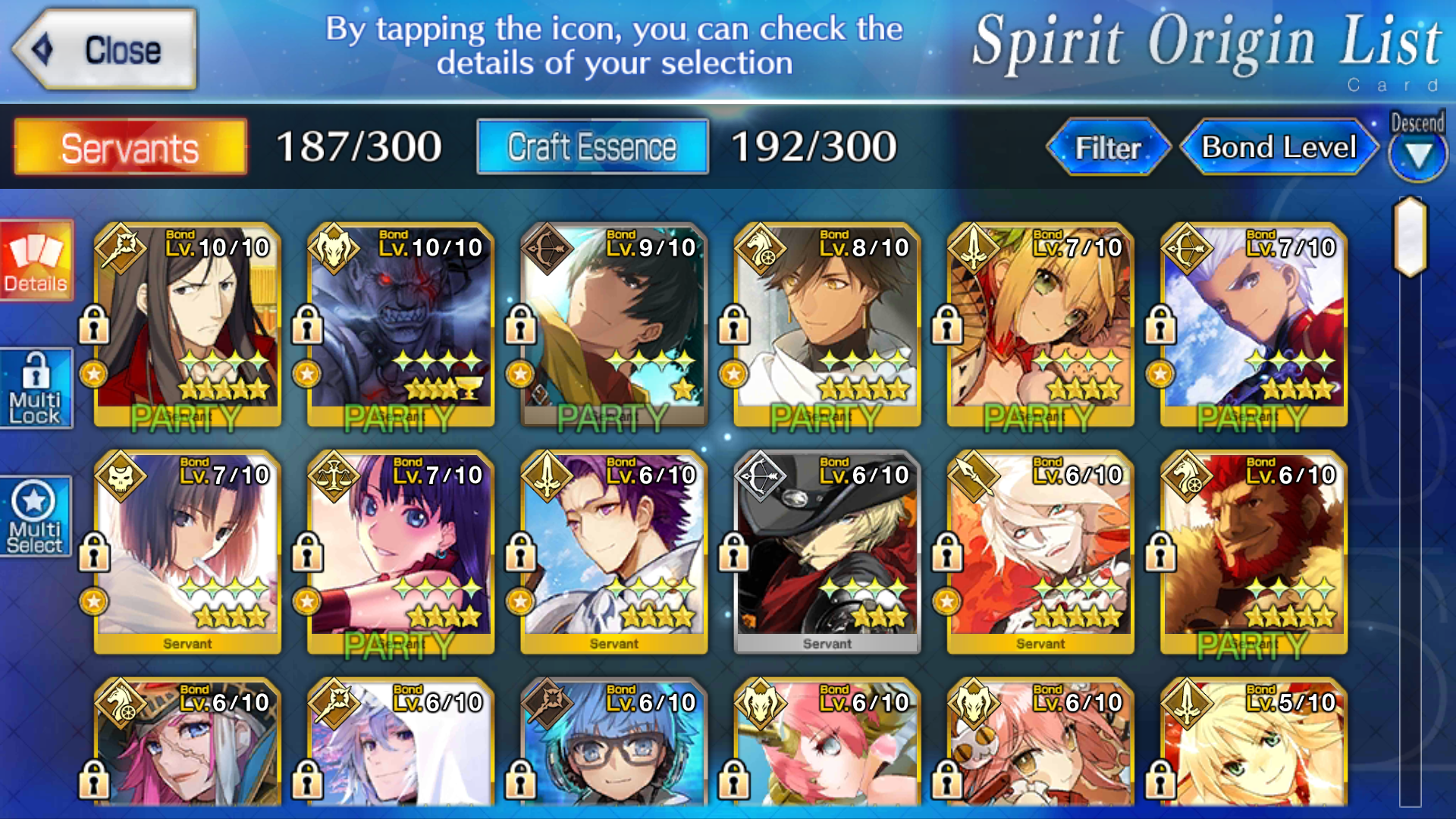The width and height of the screenshot is (1456, 819).
Task: Enable Multi Lock mode
Action: pos(36,388)
